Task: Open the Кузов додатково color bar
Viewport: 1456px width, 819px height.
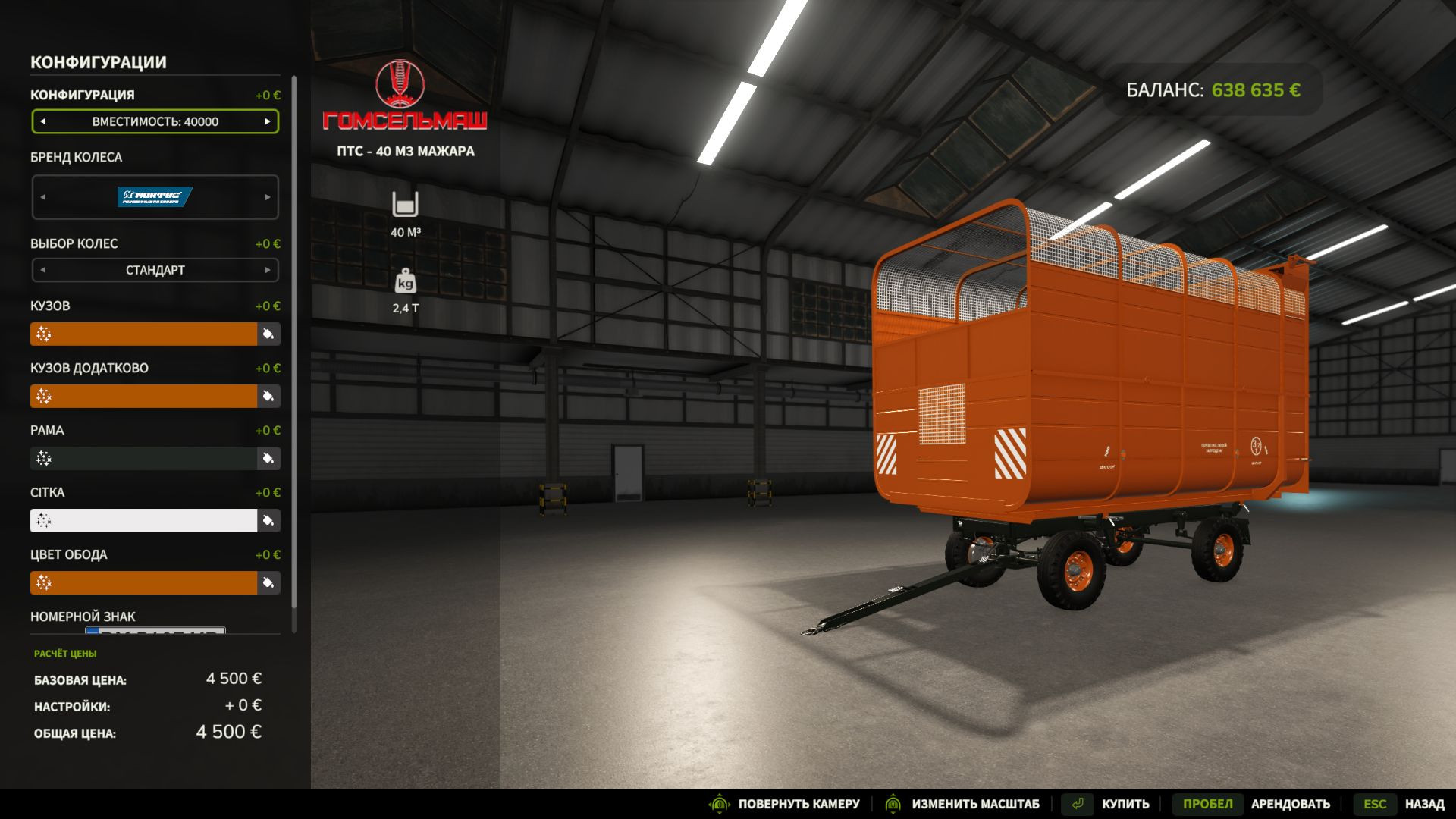Action: pos(144,396)
